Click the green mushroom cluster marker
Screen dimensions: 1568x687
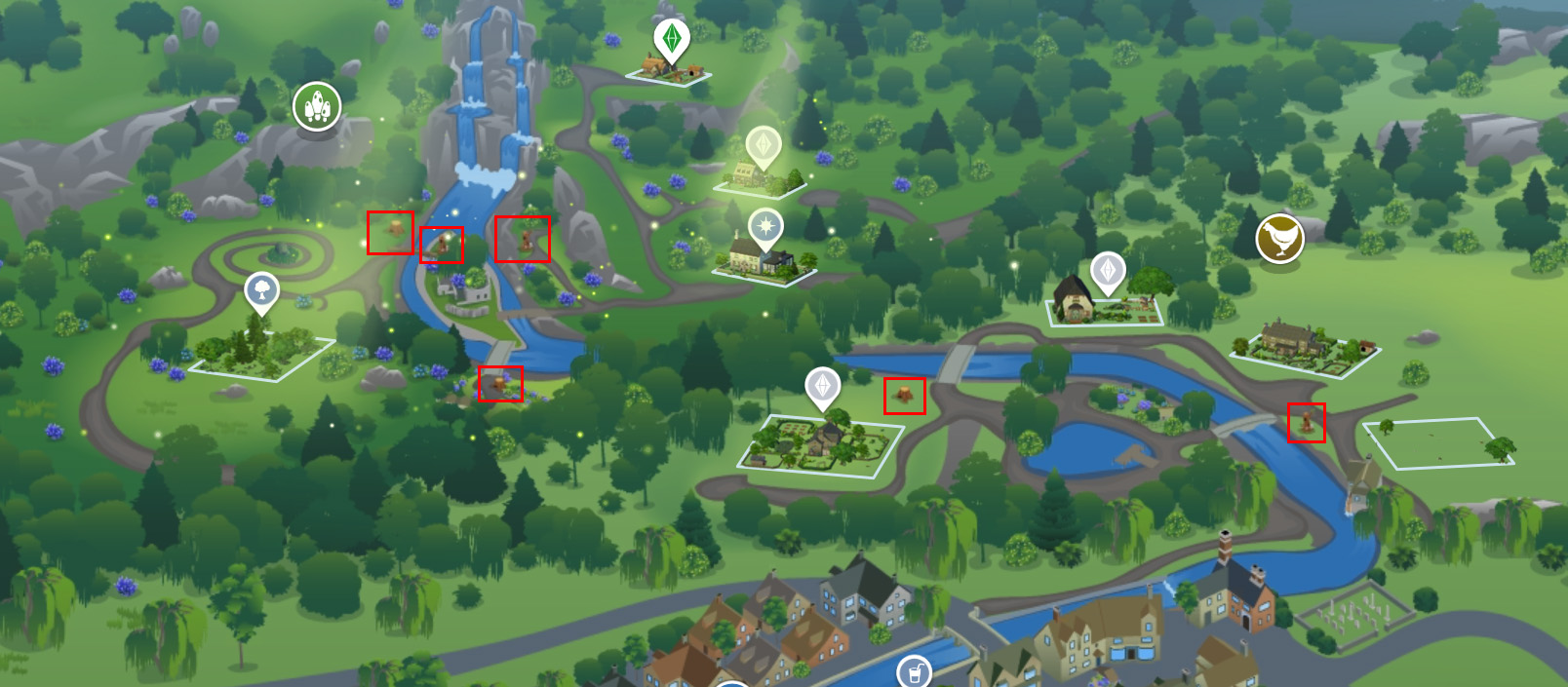317,105
